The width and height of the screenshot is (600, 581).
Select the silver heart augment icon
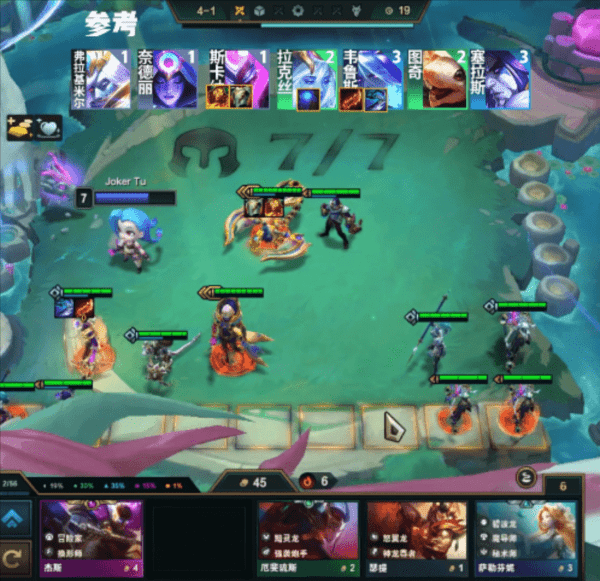pyautogui.click(x=47, y=127)
